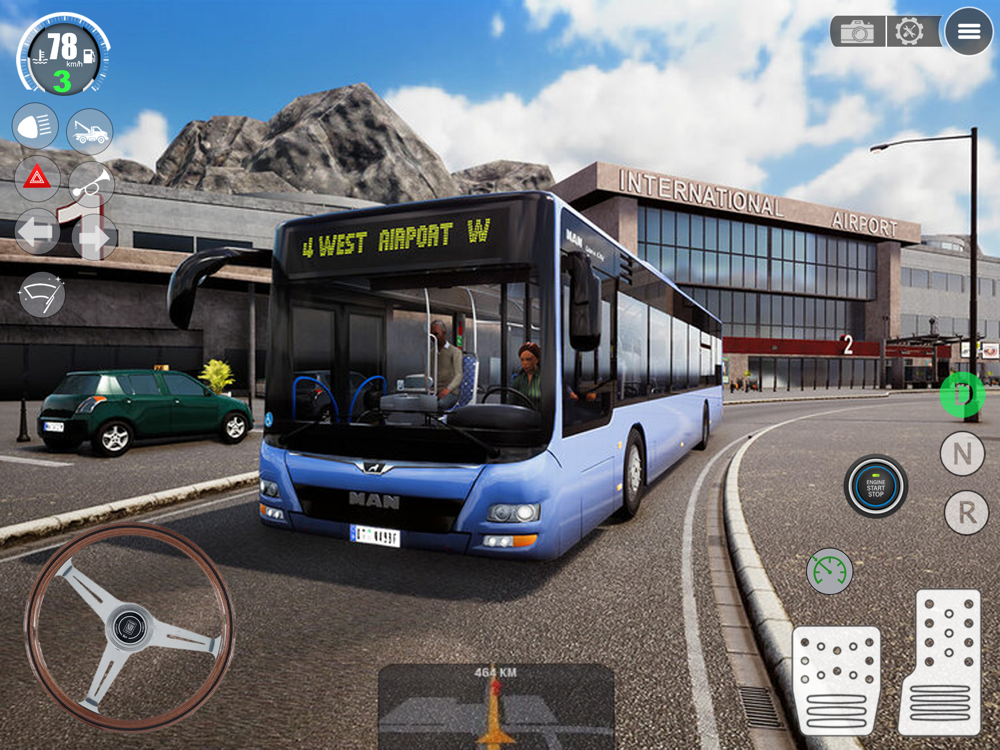Viewport: 1000px width, 750px height.
Task: Activate the left turn signal arrow
Action: (x=37, y=234)
